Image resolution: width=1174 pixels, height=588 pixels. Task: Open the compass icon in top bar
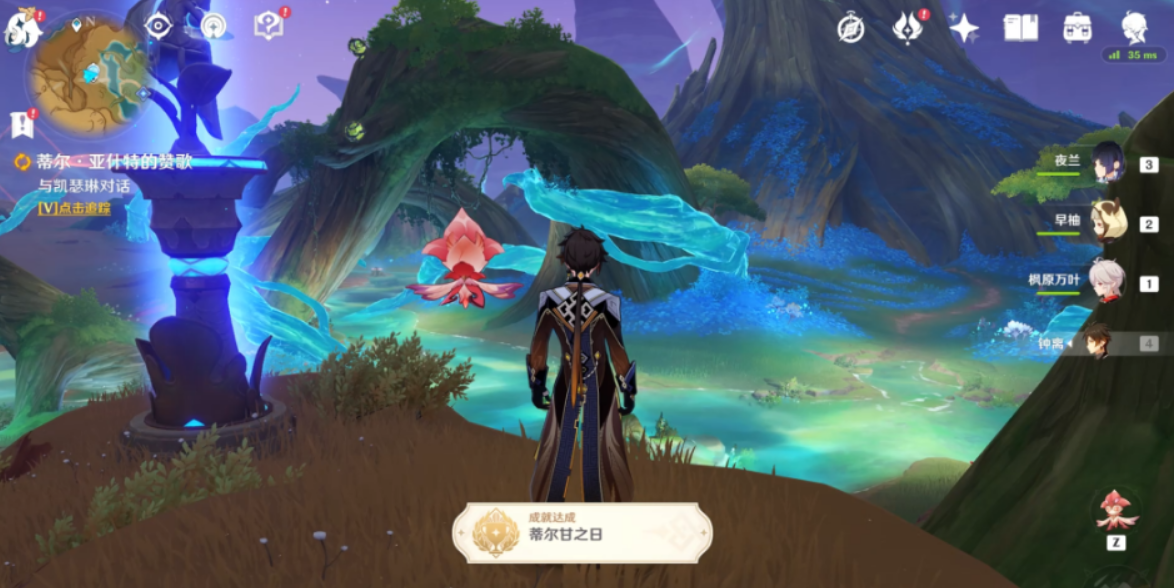pyautogui.click(x=851, y=28)
